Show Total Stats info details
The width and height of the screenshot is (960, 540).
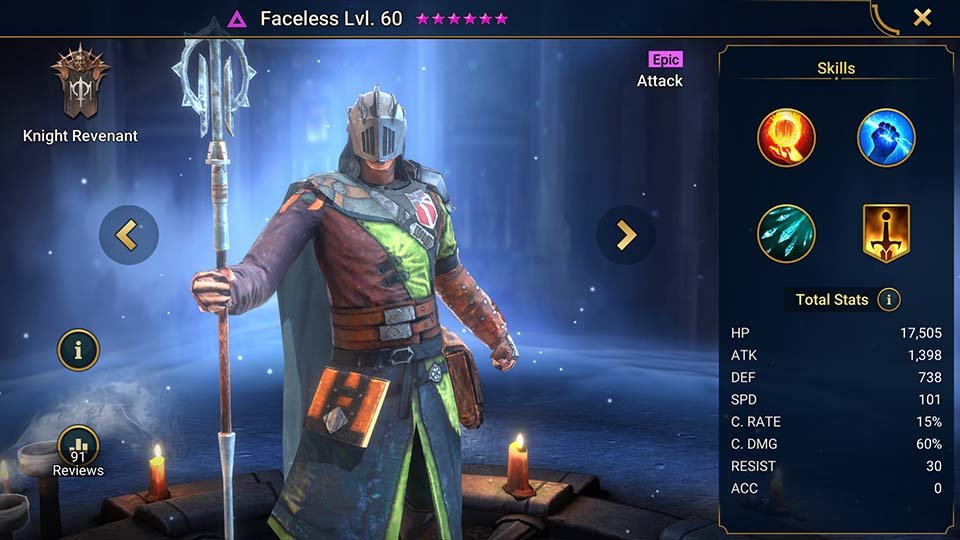click(x=887, y=299)
